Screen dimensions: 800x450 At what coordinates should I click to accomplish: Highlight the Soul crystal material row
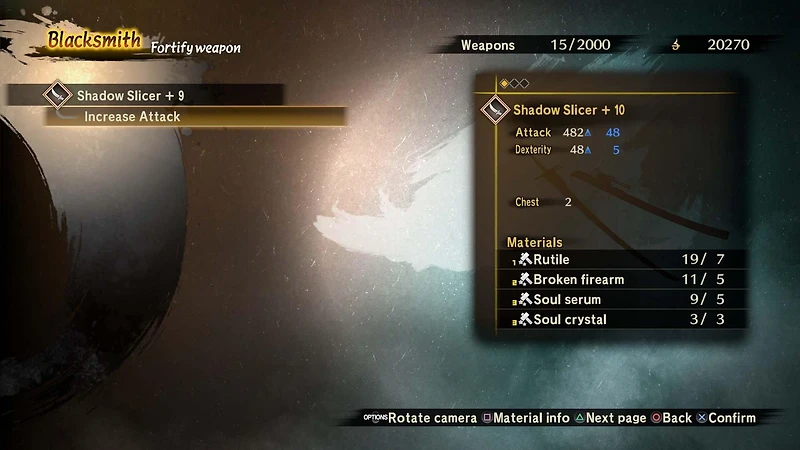pos(623,320)
